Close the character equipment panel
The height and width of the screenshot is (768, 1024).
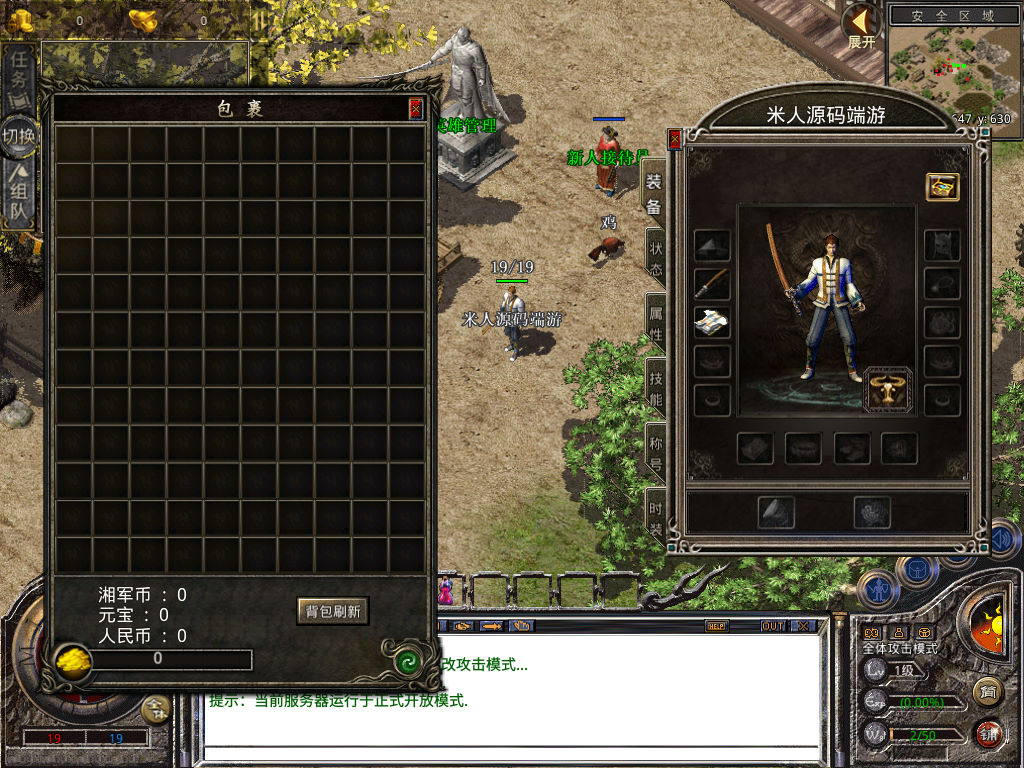click(x=675, y=139)
